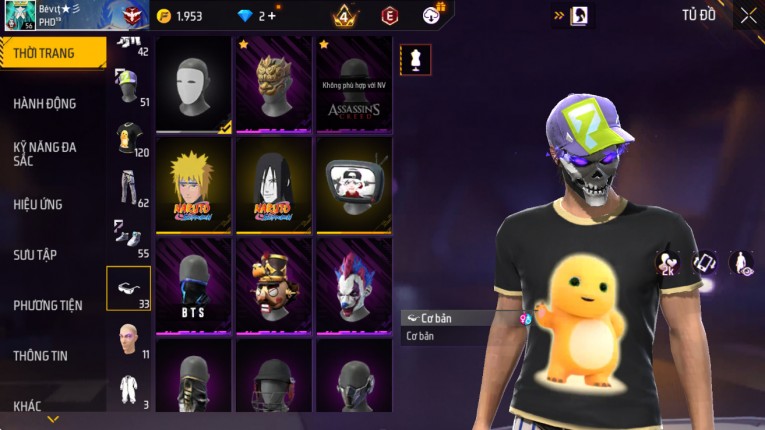Open the player profile avatar
765x430 pixels.
pyautogui.click(x=17, y=16)
